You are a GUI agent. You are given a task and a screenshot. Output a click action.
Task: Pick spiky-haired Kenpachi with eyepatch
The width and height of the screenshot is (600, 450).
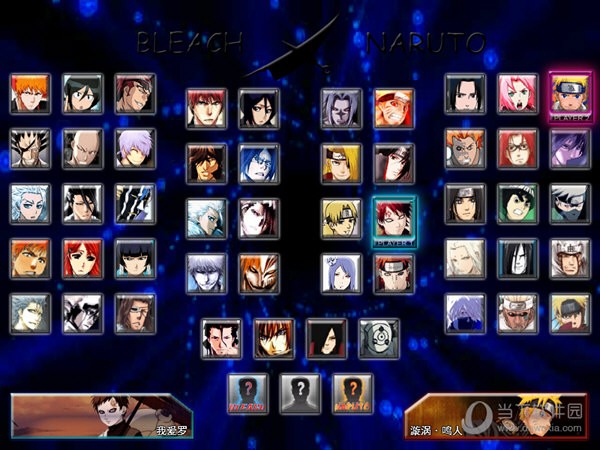30,148
